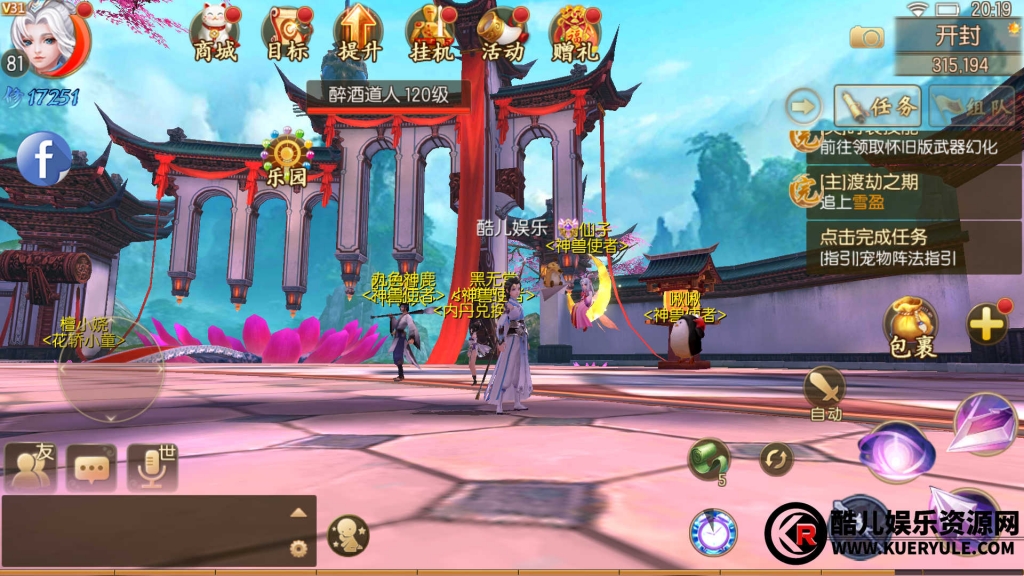Open the chat speech bubble button
Screen dimensions: 1024x576
pos(92,467)
